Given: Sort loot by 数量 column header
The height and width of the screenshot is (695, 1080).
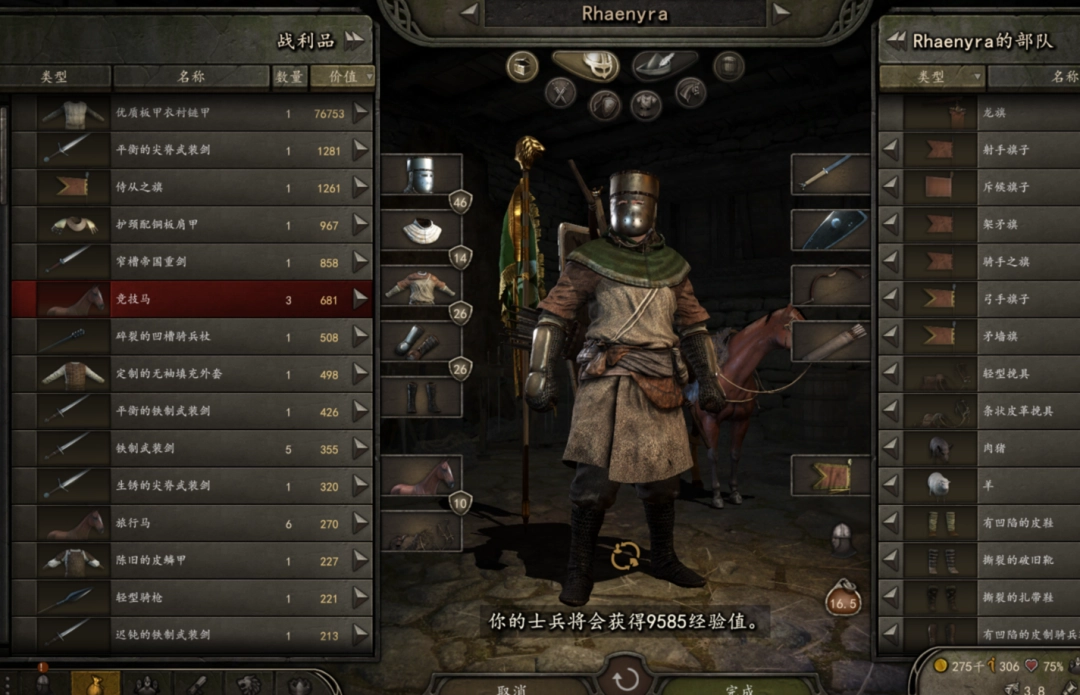Looking at the screenshot, I should coord(289,76).
